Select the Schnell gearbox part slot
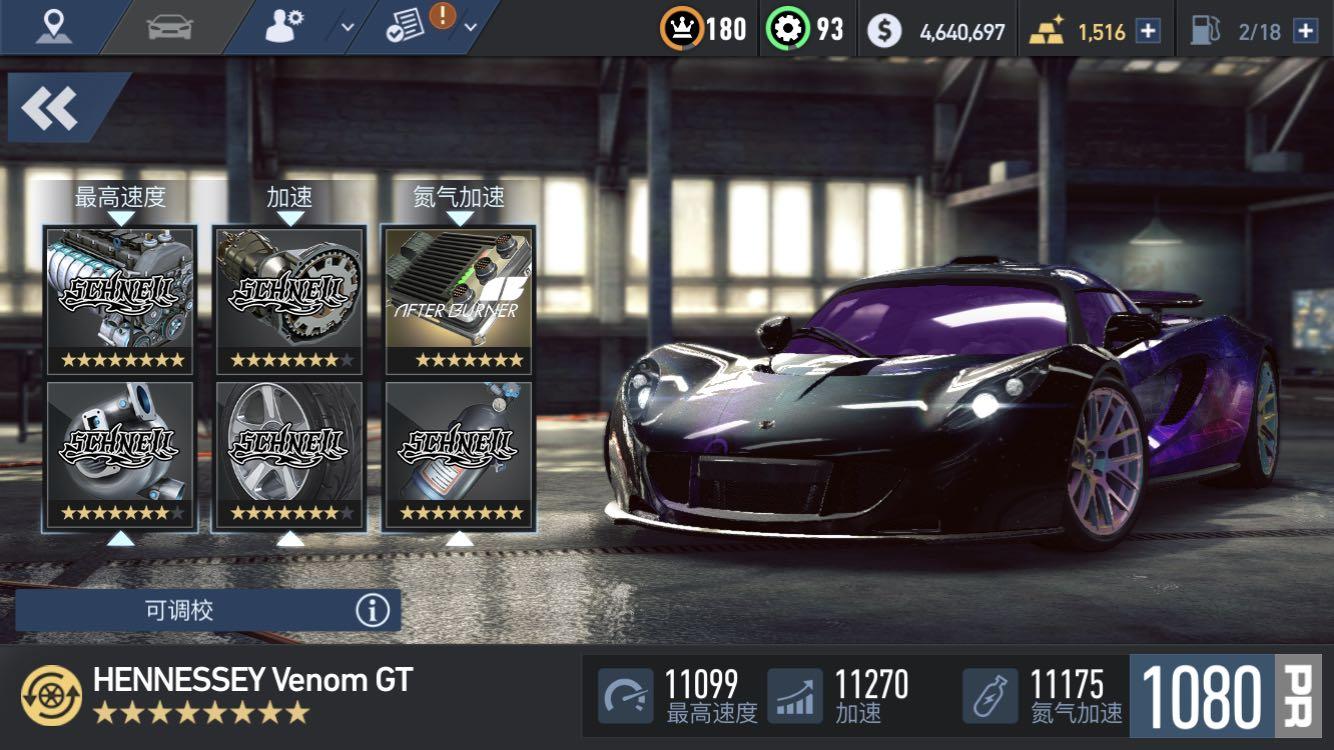Image resolution: width=1334 pixels, height=750 pixels. click(x=290, y=298)
